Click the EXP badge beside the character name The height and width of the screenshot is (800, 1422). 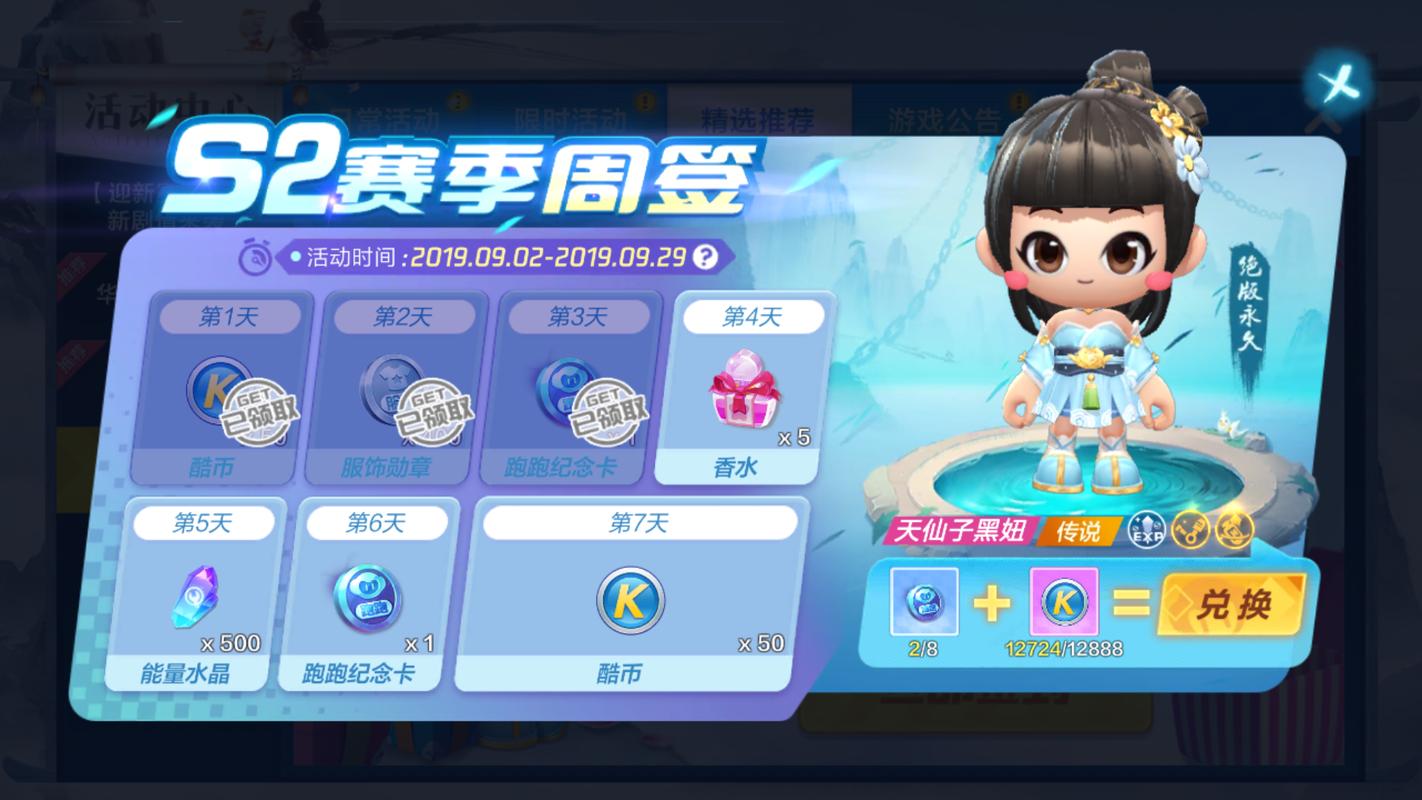coord(1146,531)
